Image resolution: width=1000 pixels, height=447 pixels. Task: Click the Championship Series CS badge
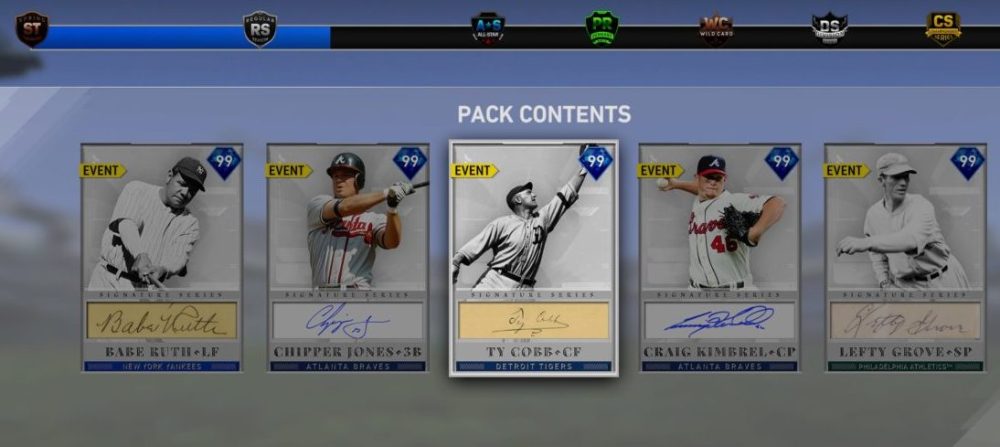pos(943,28)
